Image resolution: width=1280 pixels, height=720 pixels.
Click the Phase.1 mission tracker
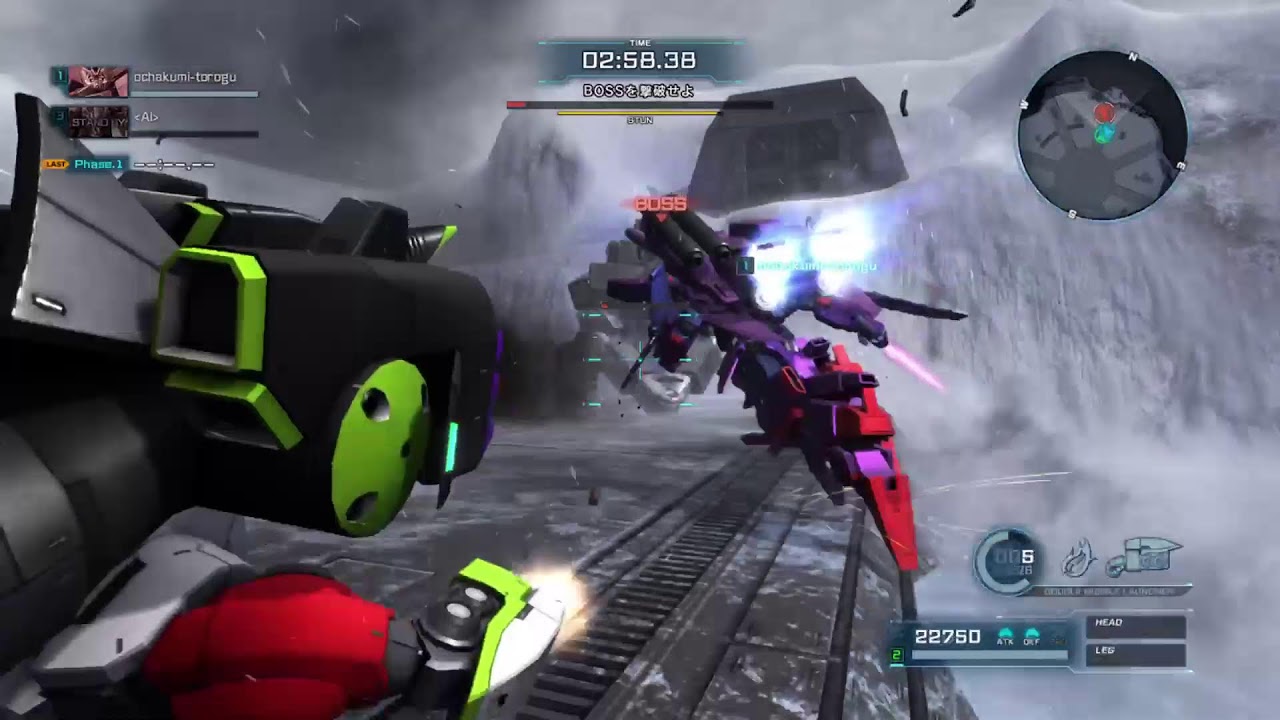click(98, 164)
